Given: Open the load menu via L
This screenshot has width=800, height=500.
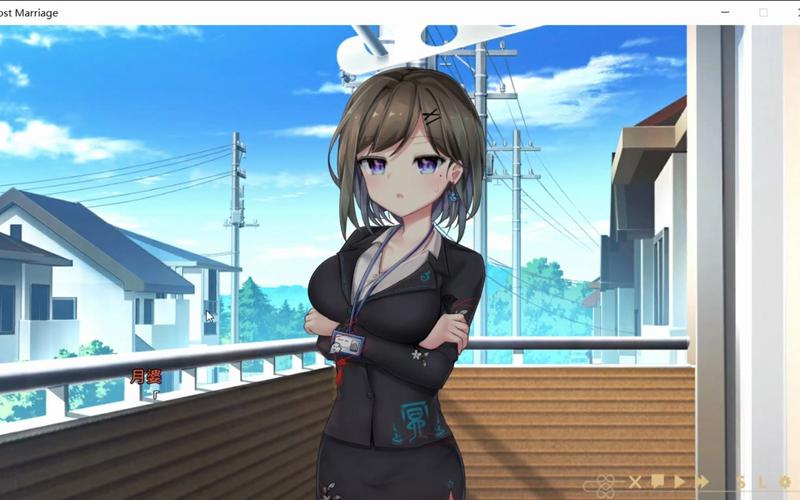Looking at the screenshot, I should tap(762, 483).
